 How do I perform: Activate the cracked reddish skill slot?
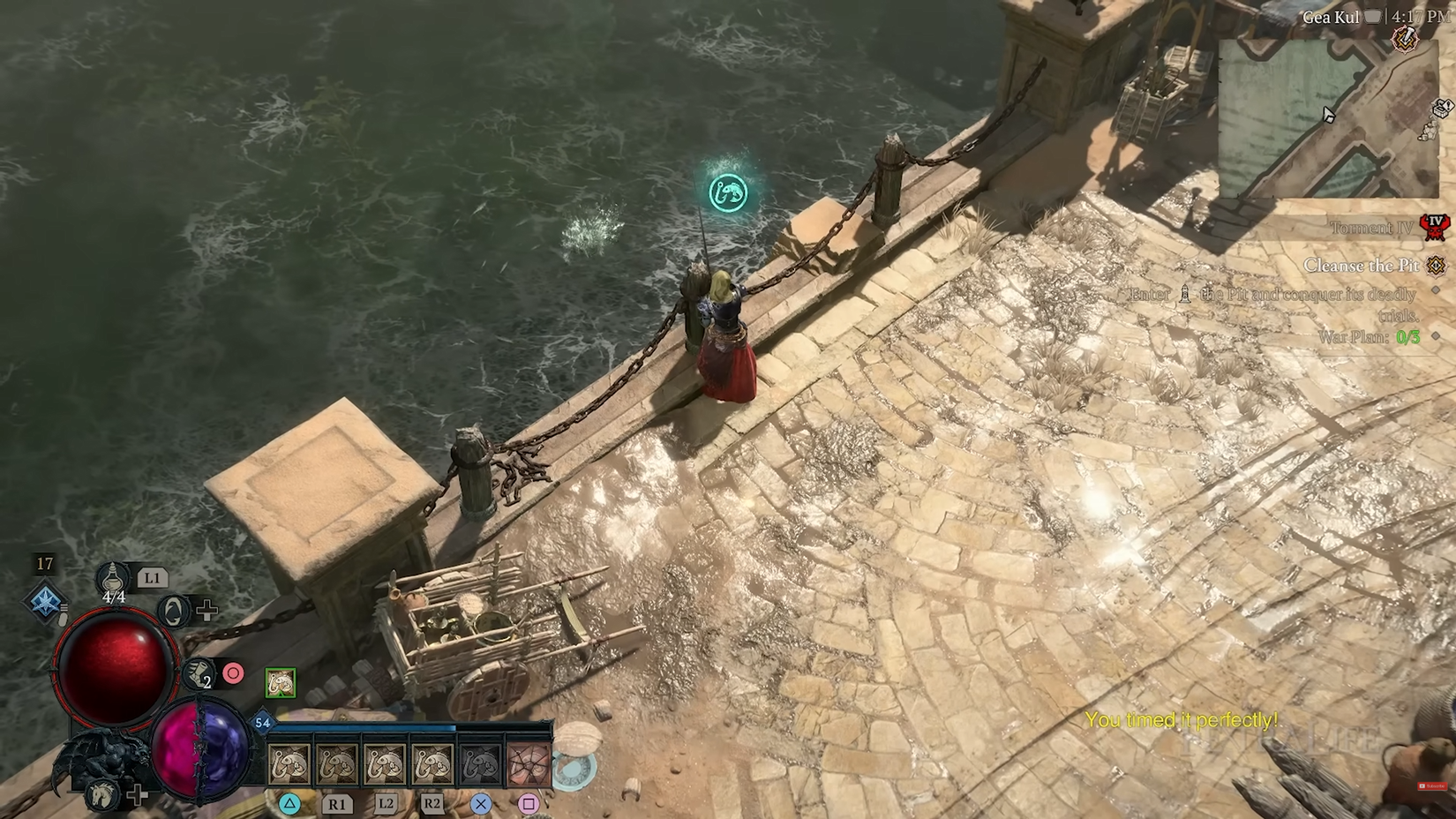point(529,765)
